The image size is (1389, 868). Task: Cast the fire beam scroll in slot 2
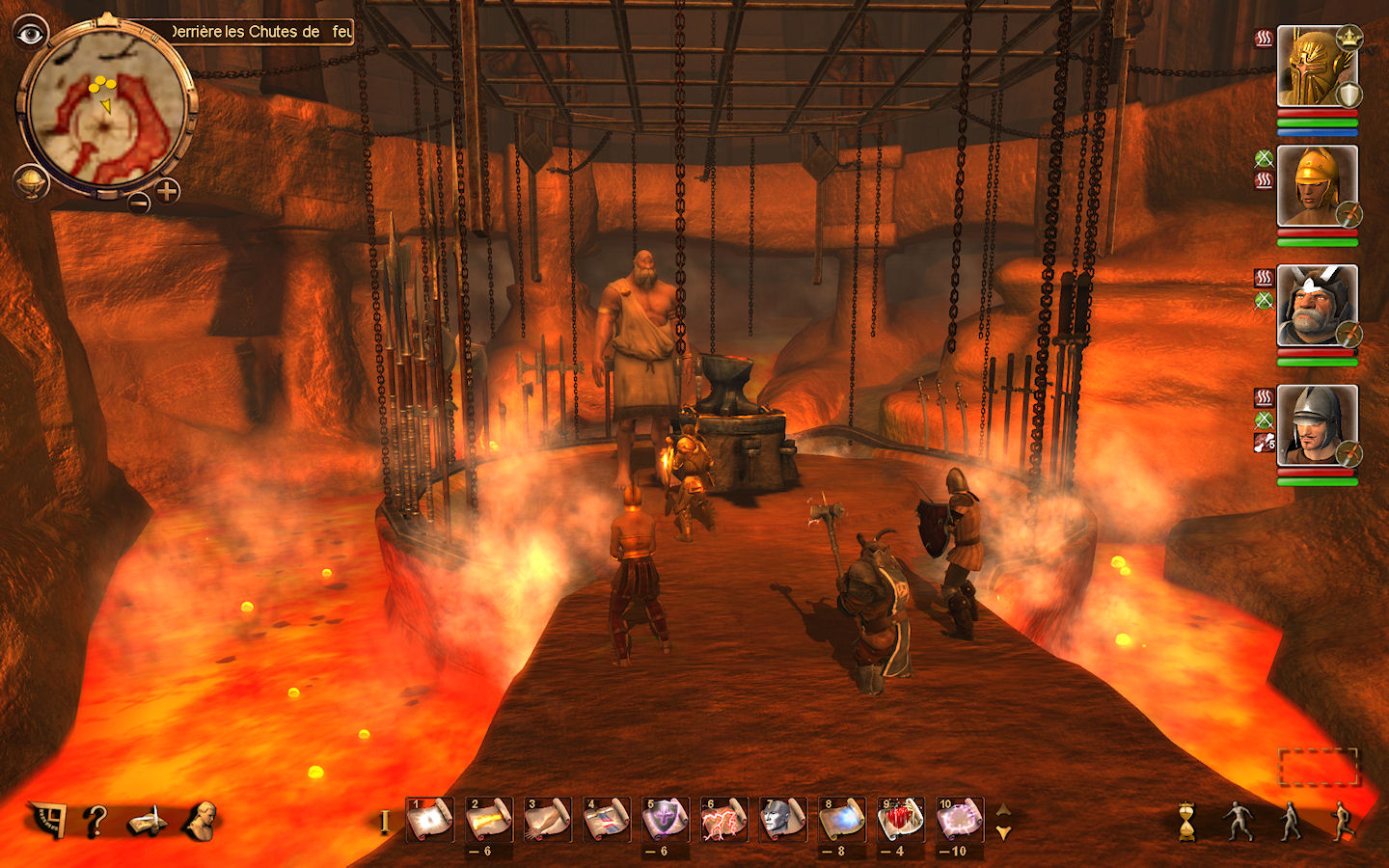pos(489,820)
